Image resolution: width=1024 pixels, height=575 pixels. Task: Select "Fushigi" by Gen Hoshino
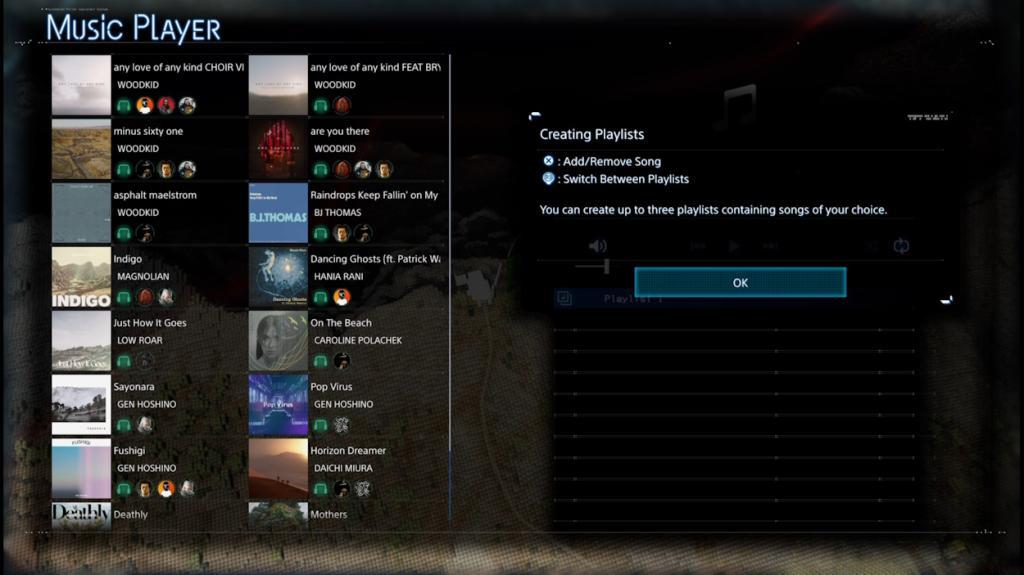pyautogui.click(x=130, y=451)
